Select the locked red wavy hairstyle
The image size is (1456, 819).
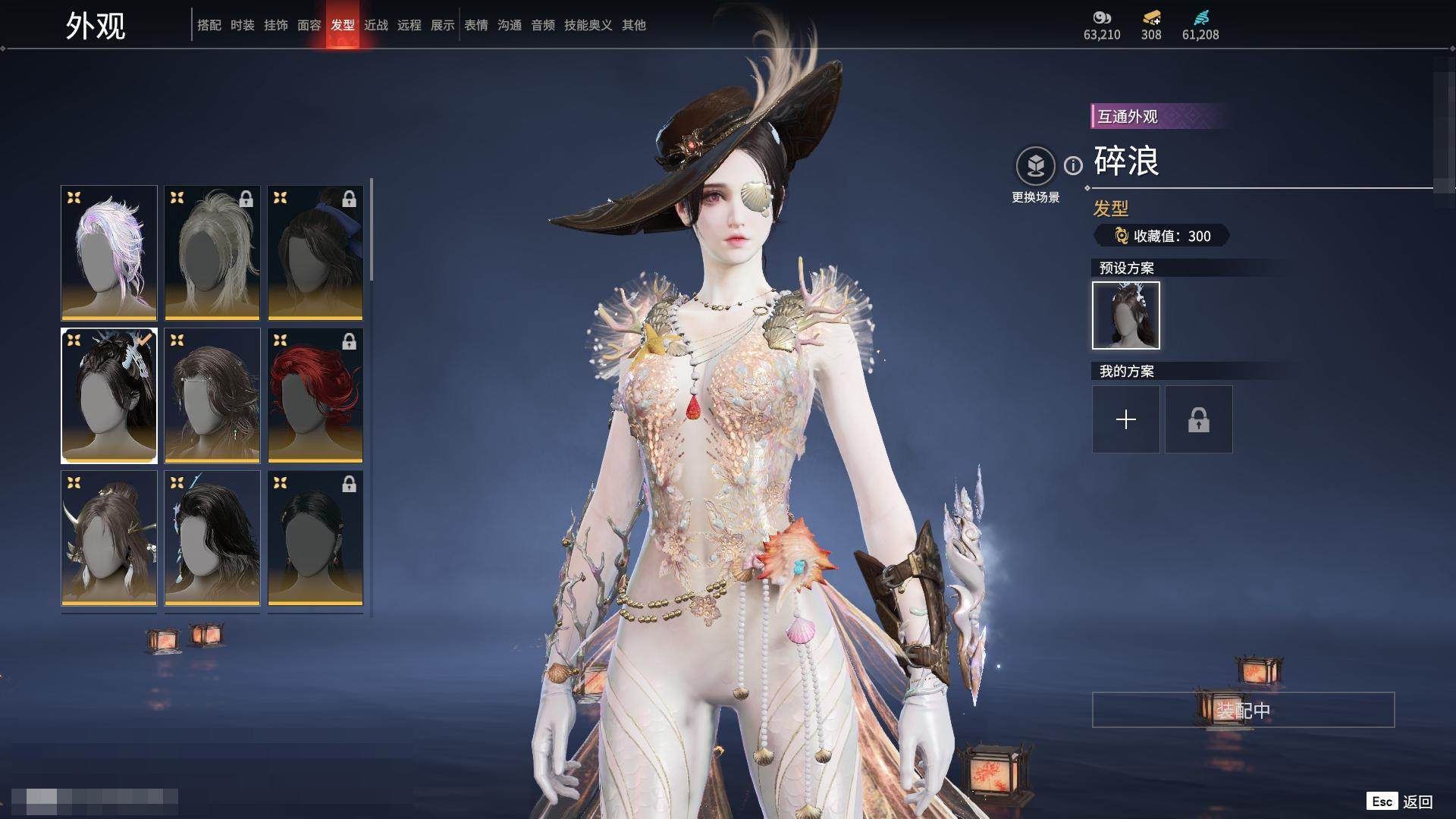tap(315, 395)
